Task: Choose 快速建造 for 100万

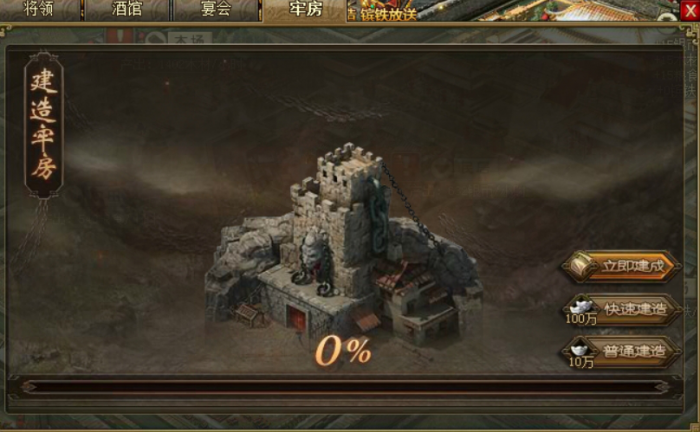Action: tap(623, 309)
